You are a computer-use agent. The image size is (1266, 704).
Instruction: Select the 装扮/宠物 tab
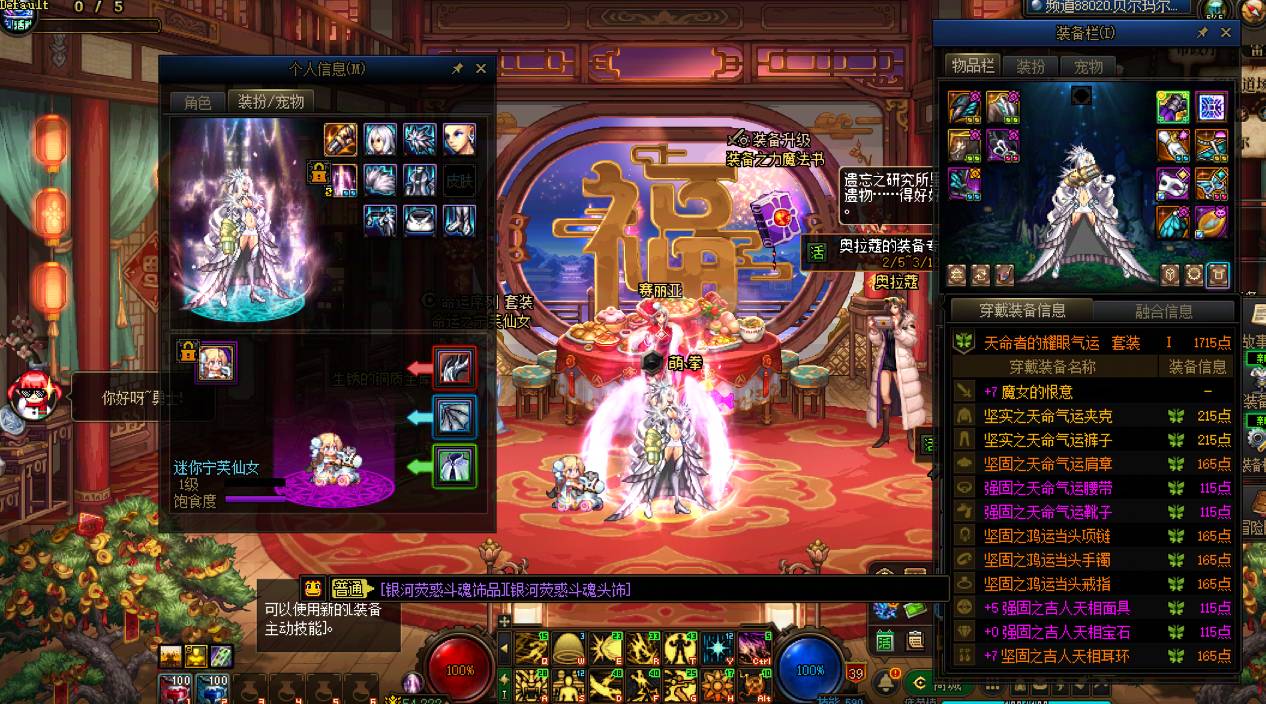(x=270, y=102)
